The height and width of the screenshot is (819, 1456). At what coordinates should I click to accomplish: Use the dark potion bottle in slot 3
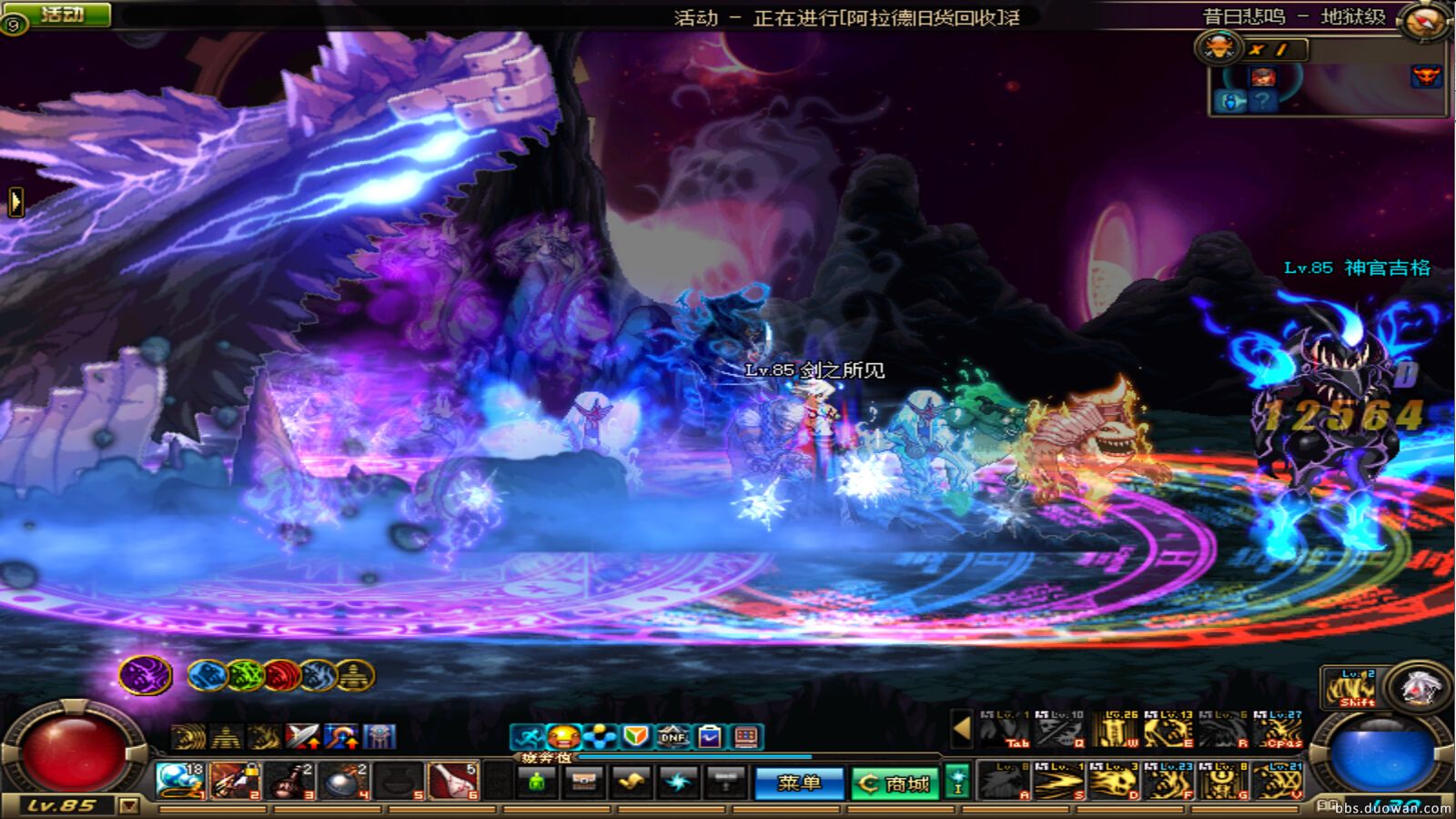[291, 781]
